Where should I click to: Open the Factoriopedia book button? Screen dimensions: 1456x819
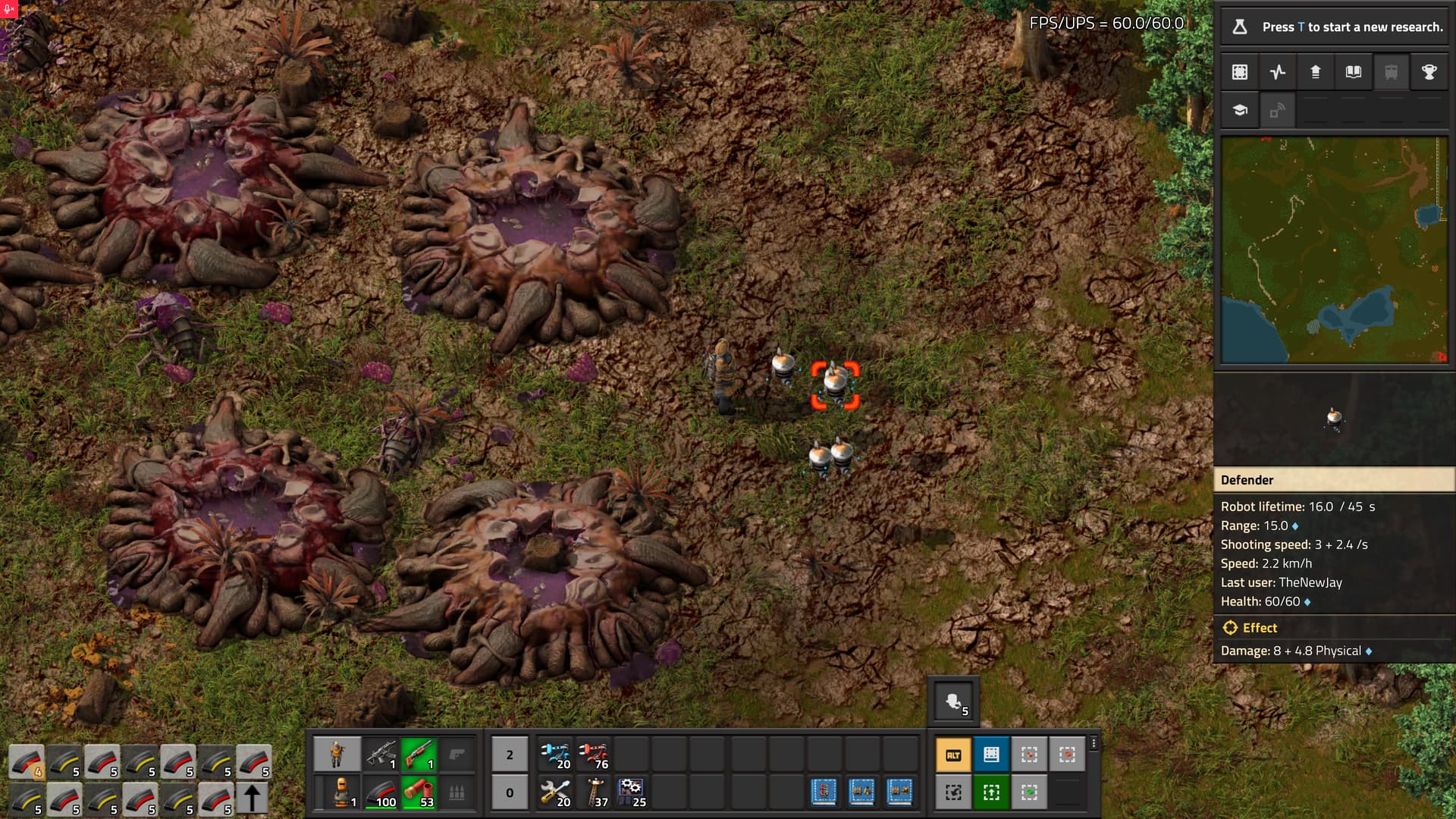pyautogui.click(x=1354, y=72)
